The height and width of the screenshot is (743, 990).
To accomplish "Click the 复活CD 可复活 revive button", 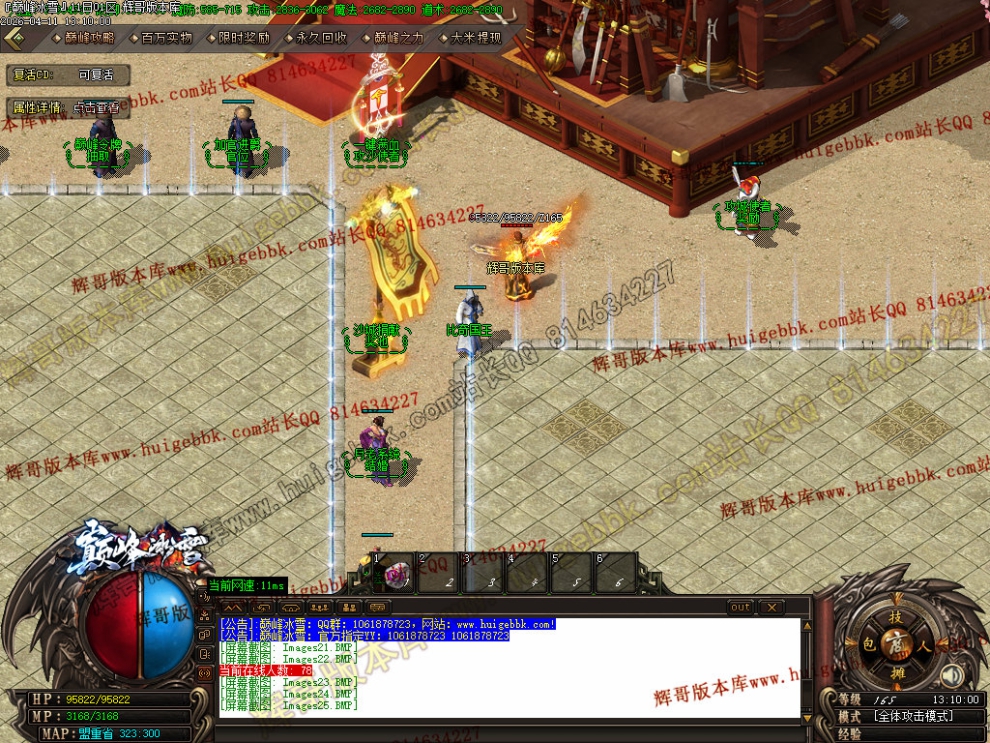I will click(96, 75).
